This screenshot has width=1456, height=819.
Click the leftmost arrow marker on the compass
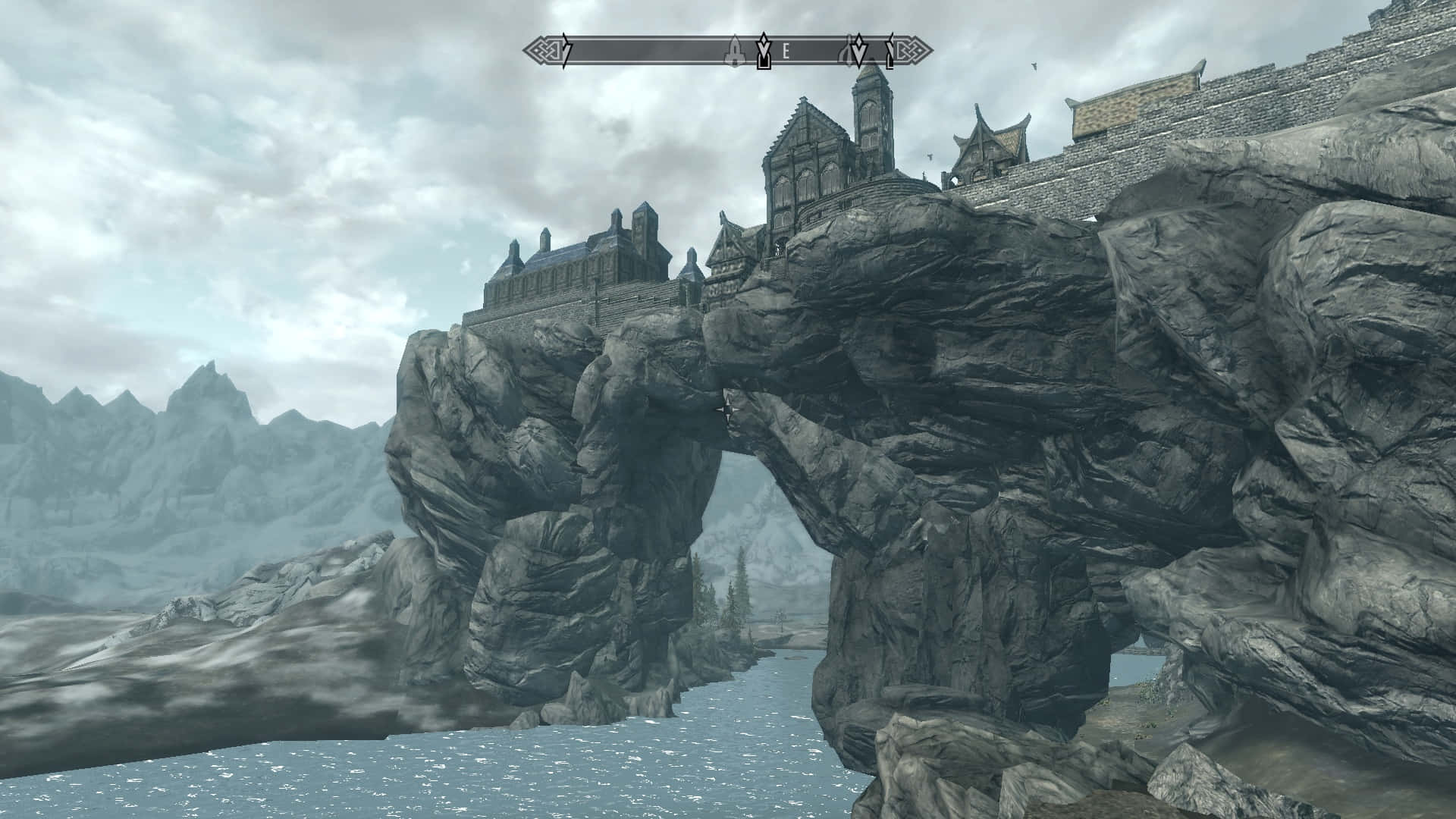(x=565, y=50)
